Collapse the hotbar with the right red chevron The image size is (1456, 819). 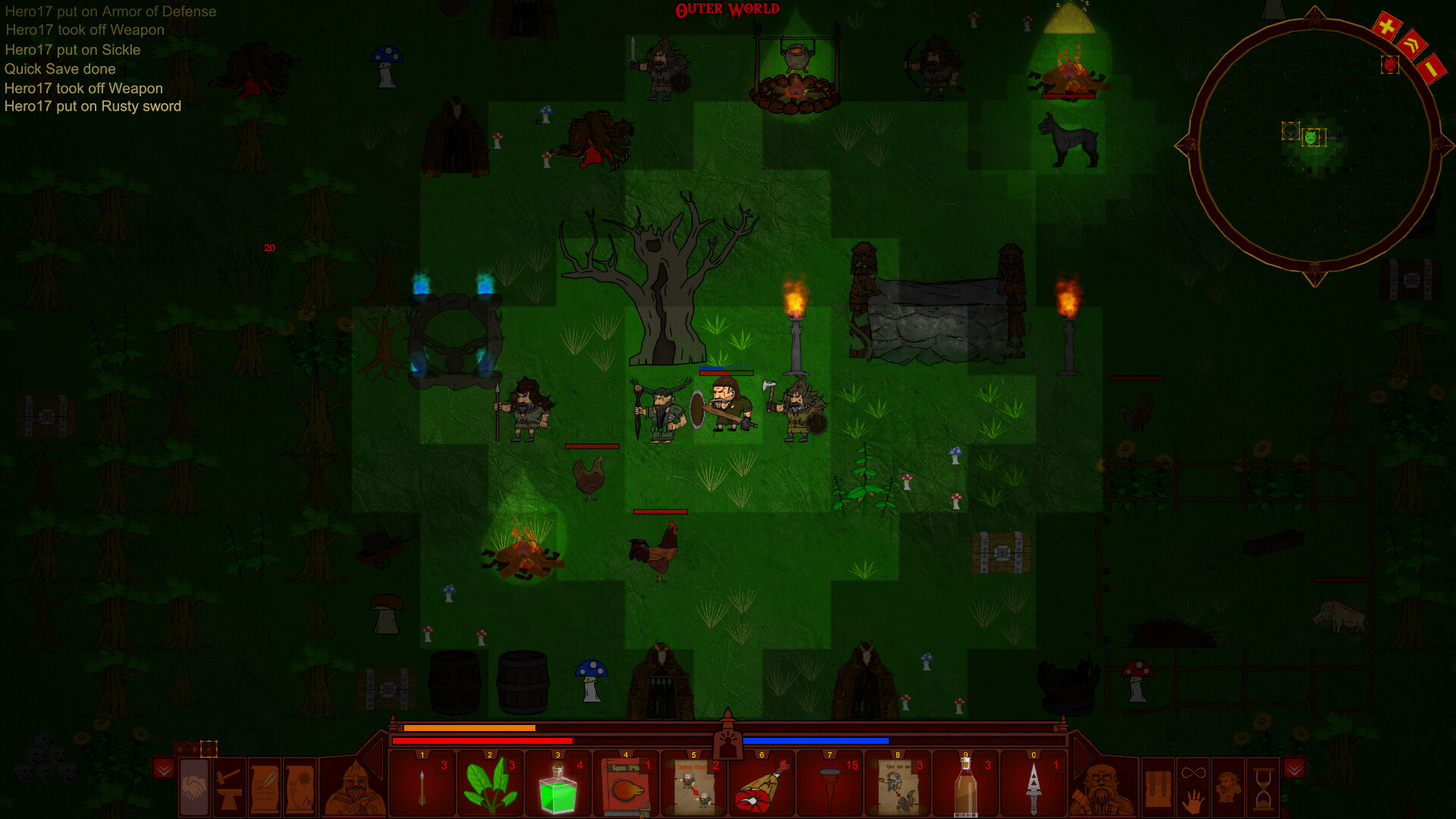pyautogui.click(x=1294, y=769)
